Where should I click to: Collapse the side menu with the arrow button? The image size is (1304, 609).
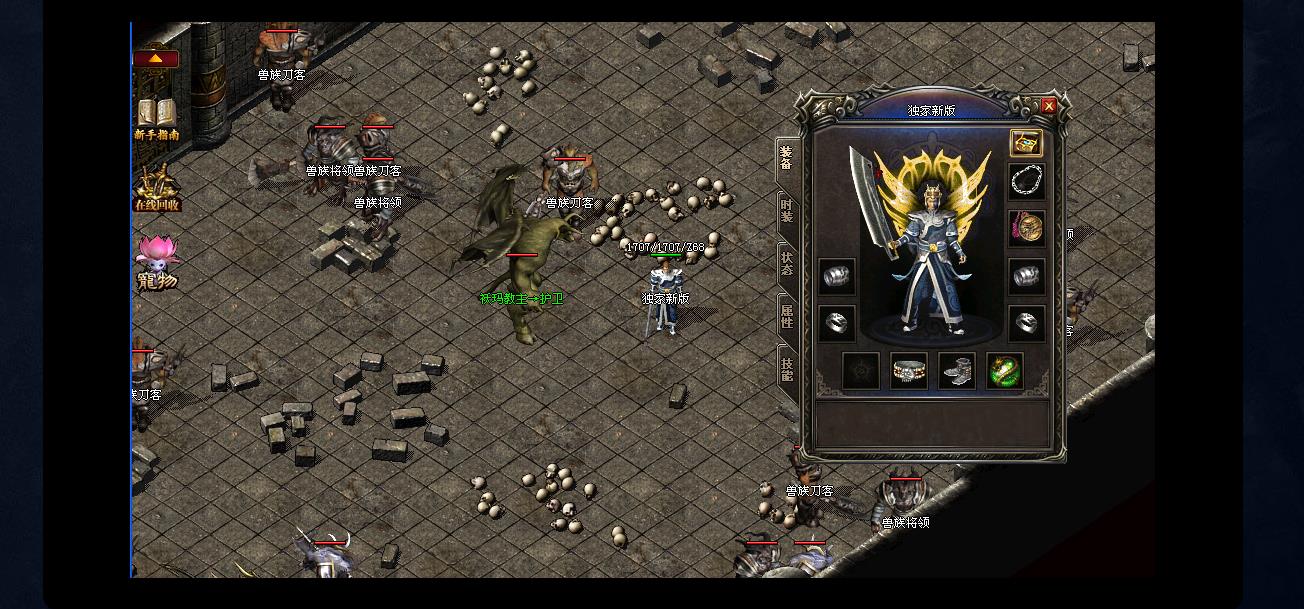point(156,59)
